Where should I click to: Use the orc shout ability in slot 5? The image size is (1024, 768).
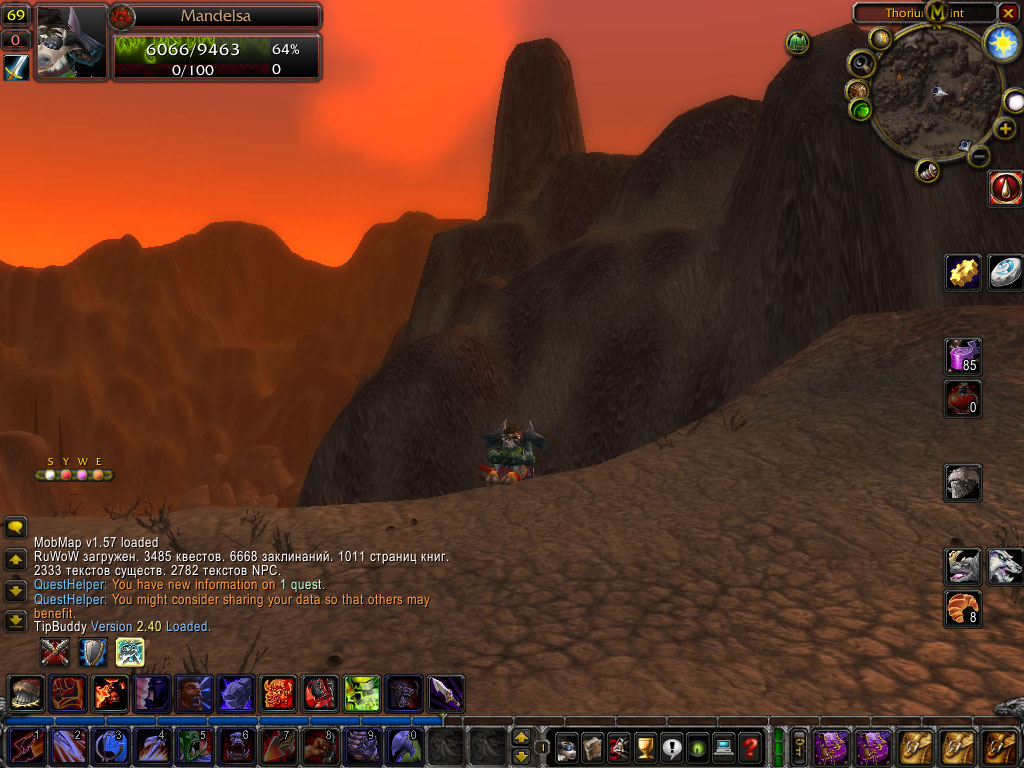click(x=192, y=747)
